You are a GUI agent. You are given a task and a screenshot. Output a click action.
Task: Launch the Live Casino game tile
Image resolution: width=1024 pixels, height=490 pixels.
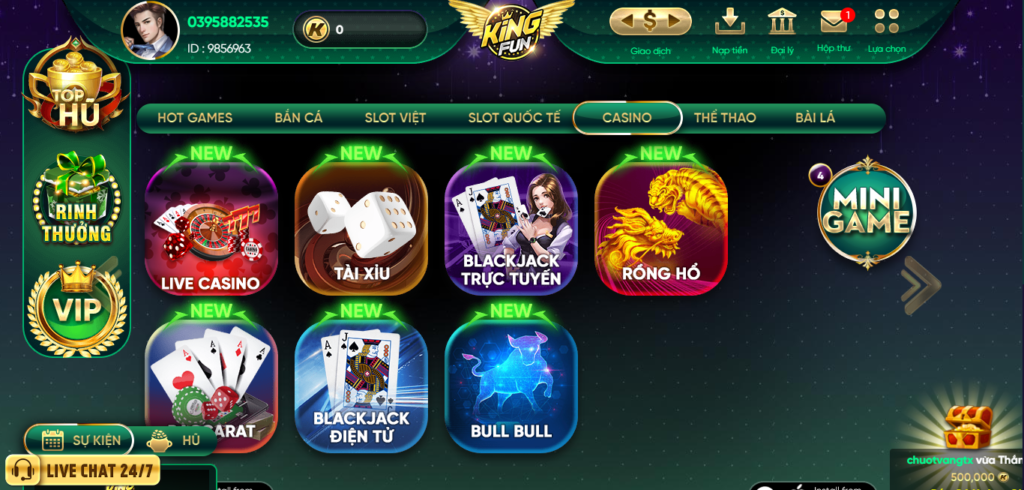coord(211,230)
